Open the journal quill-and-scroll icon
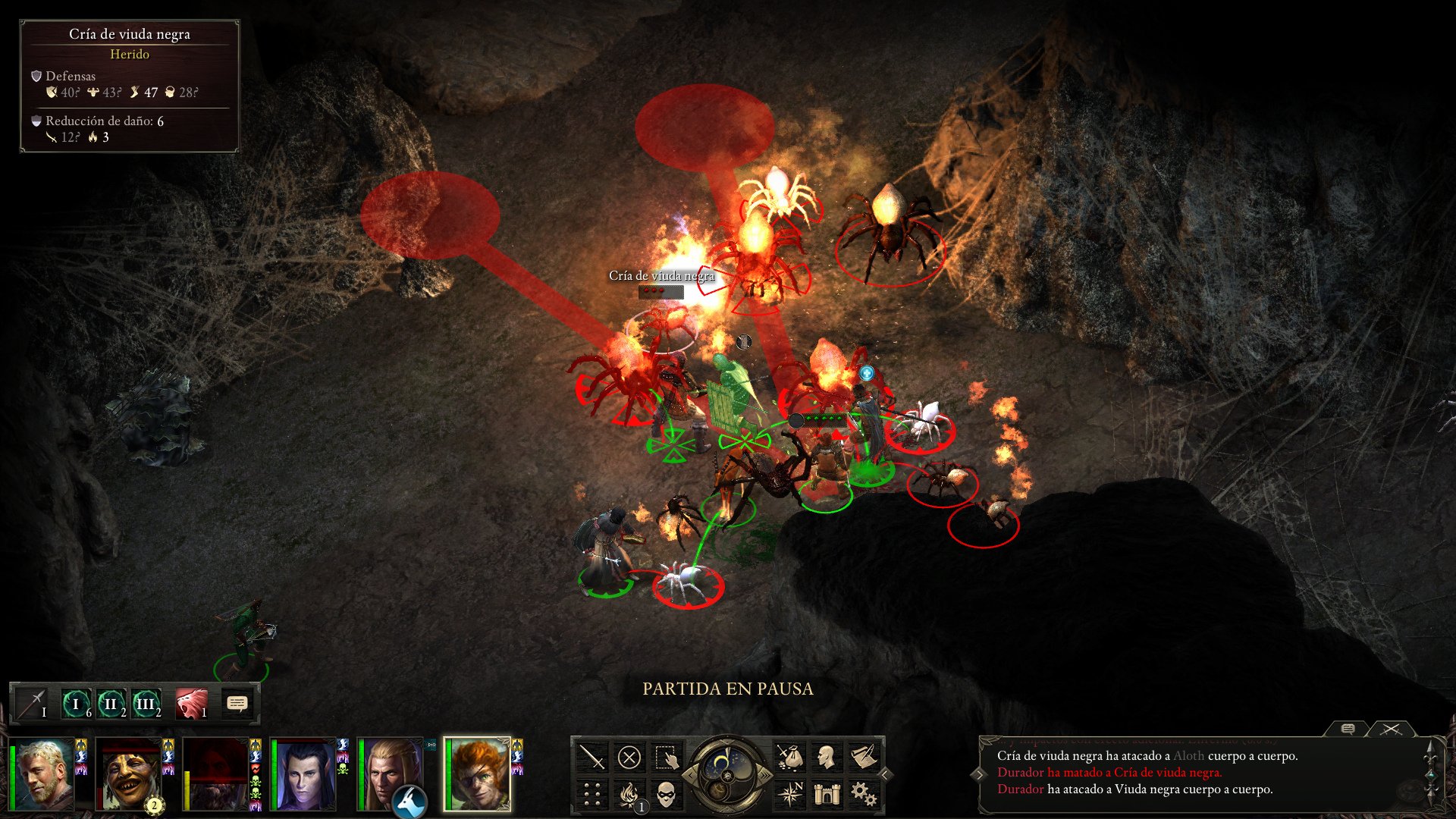Image resolution: width=1456 pixels, height=819 pixels. coord(865,755)
